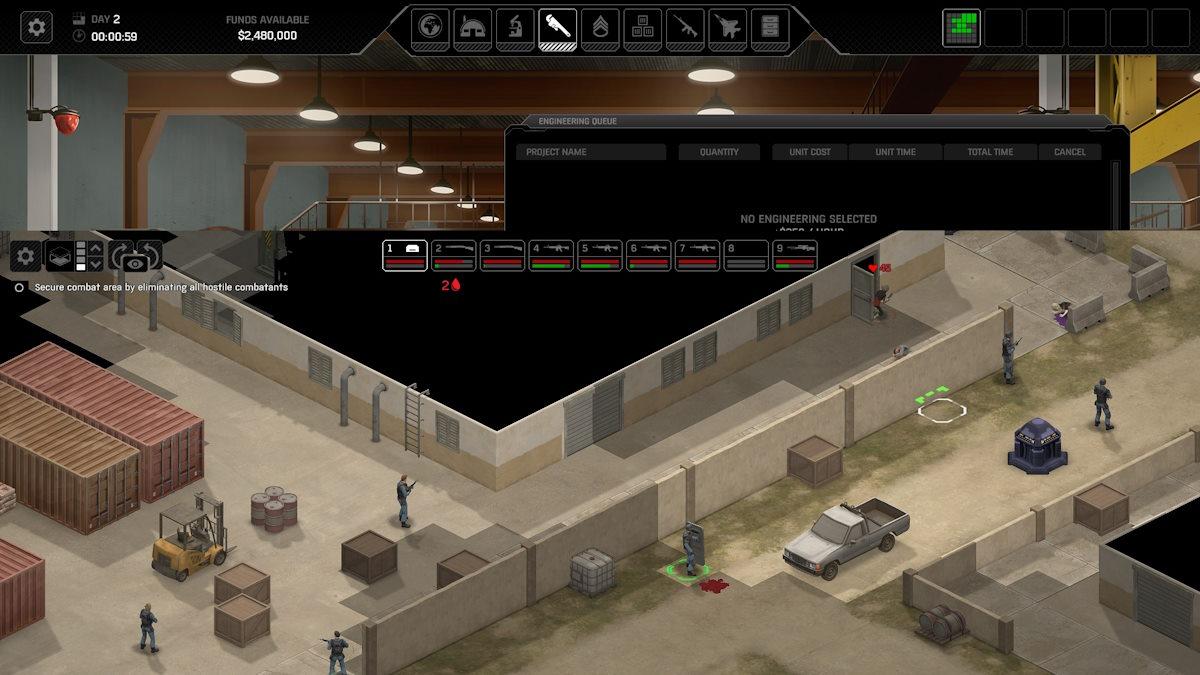Select the wrench engineering tab
The width and height of the screenshot is (1200, 675).
pos(557,27)
